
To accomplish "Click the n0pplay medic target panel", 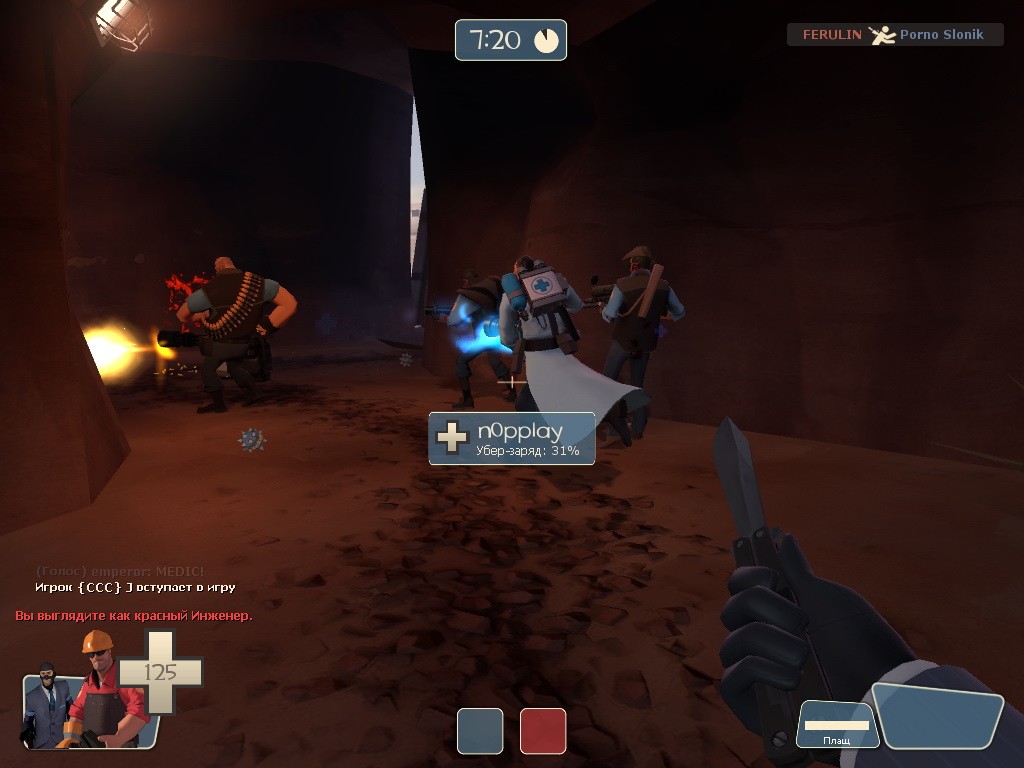I will [512, 438].
